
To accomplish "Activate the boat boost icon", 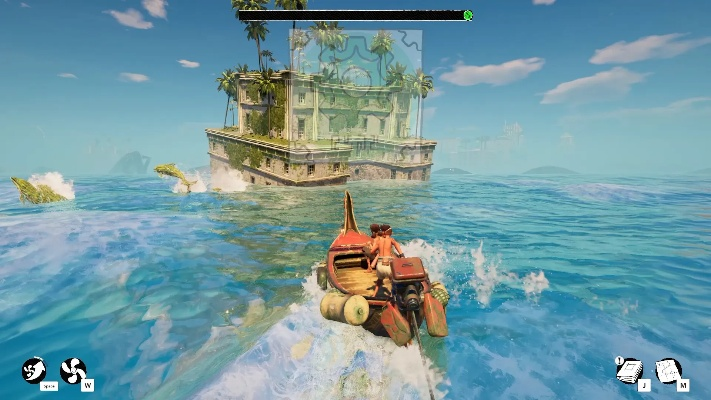I will 34,370.
